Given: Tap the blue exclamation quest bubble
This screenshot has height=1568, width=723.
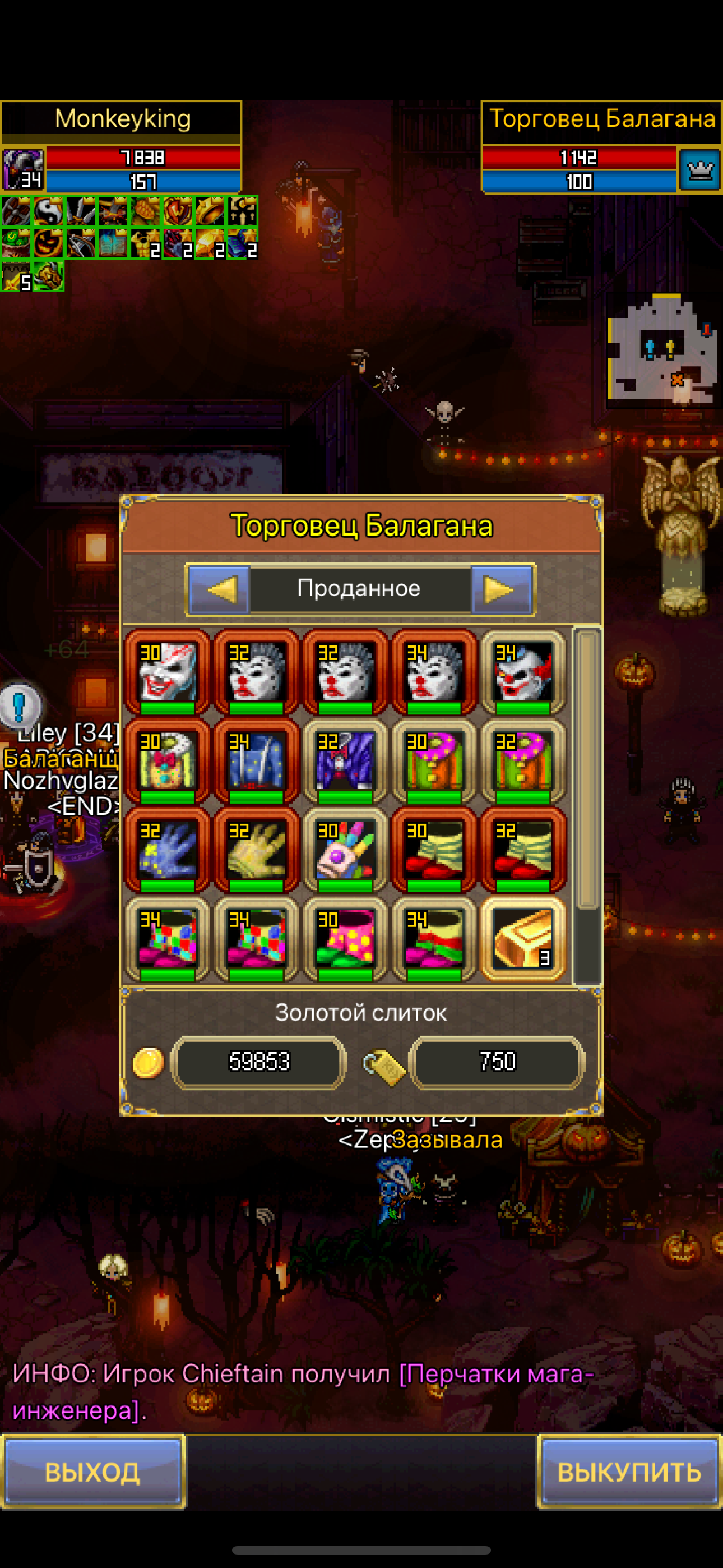Looking at the screenshot, I should pyautogui.click(x=20, y=706).
